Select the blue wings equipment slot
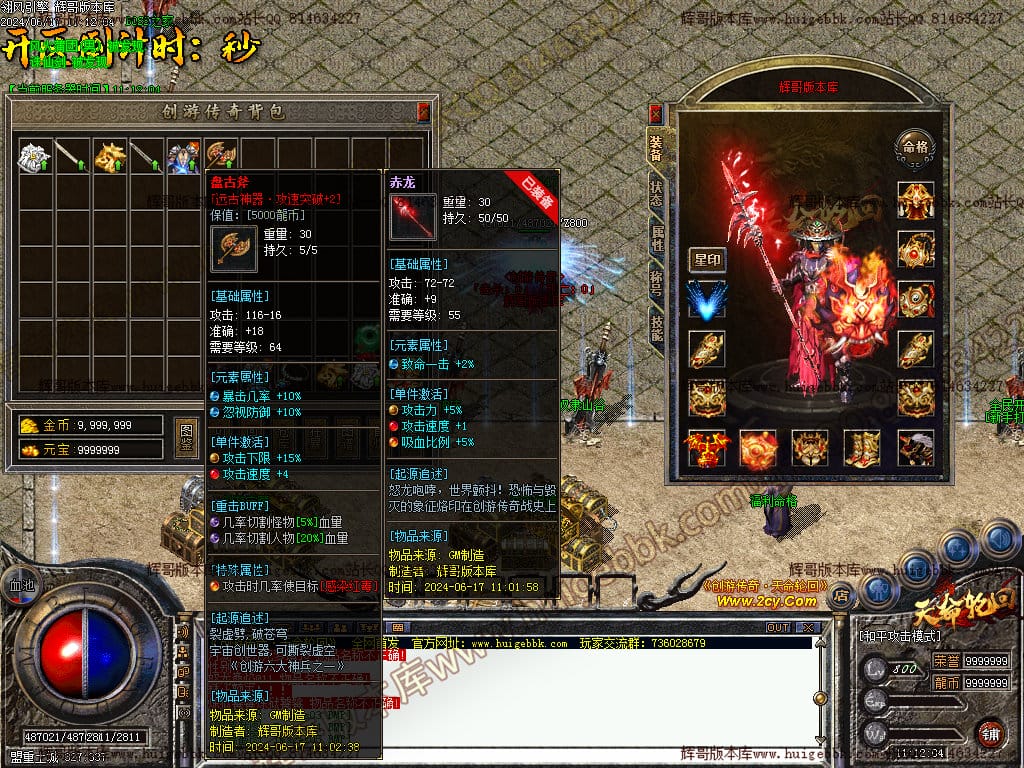 [x=707, y=299]
